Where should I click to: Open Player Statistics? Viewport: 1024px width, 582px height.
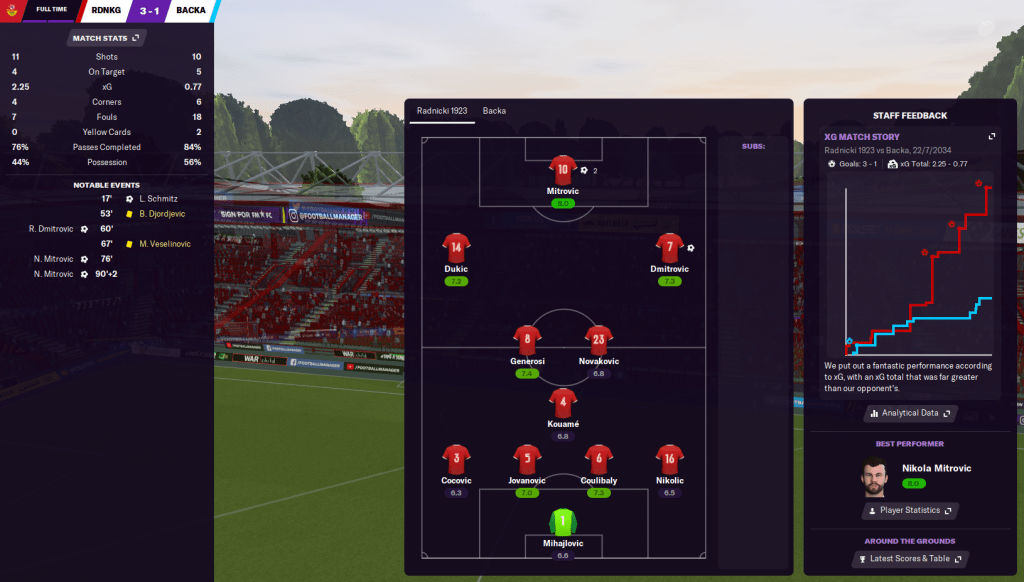pos(909,510)
